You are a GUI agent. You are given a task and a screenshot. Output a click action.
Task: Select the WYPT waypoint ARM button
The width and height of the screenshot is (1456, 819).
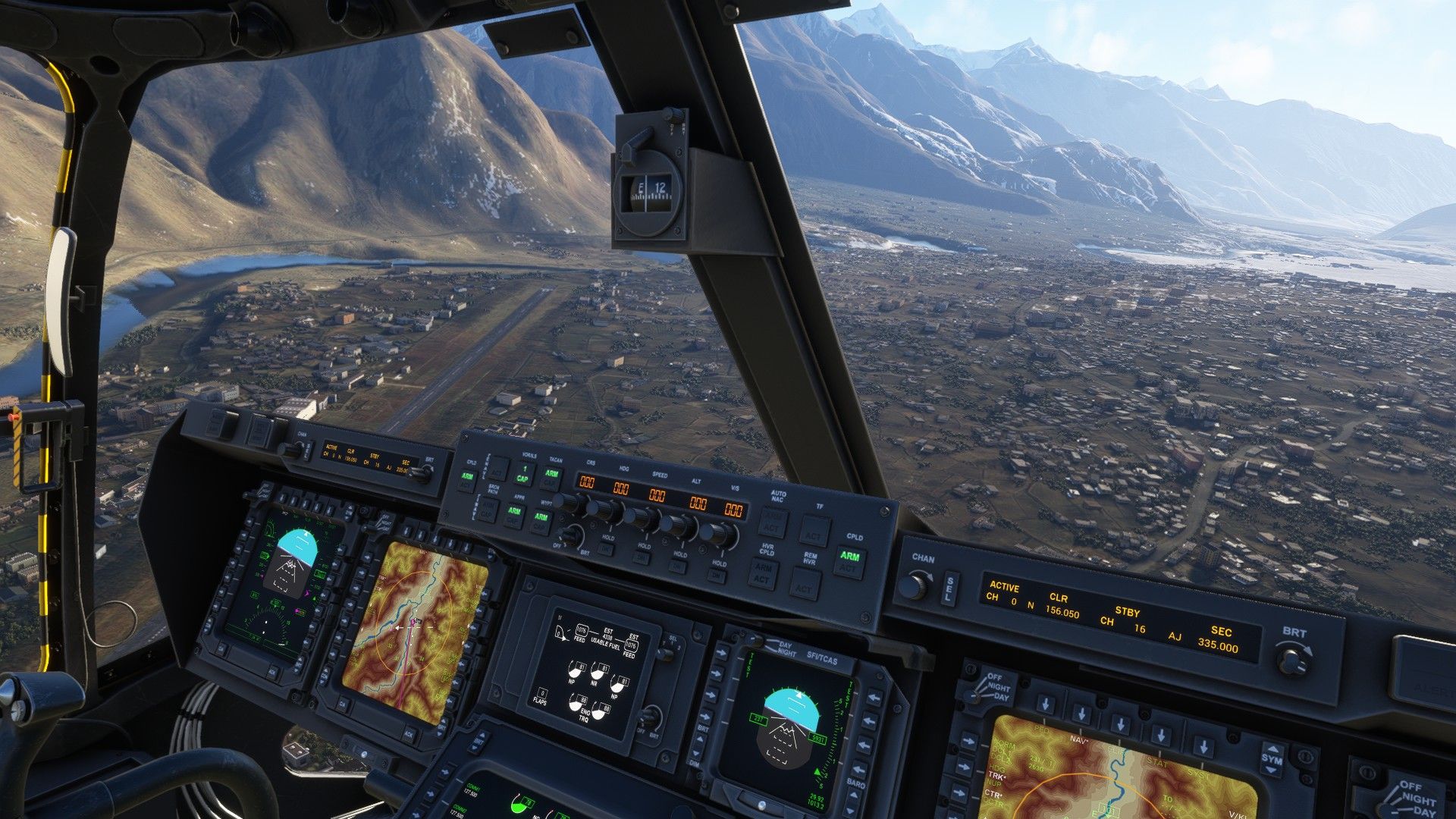(541, 519)
